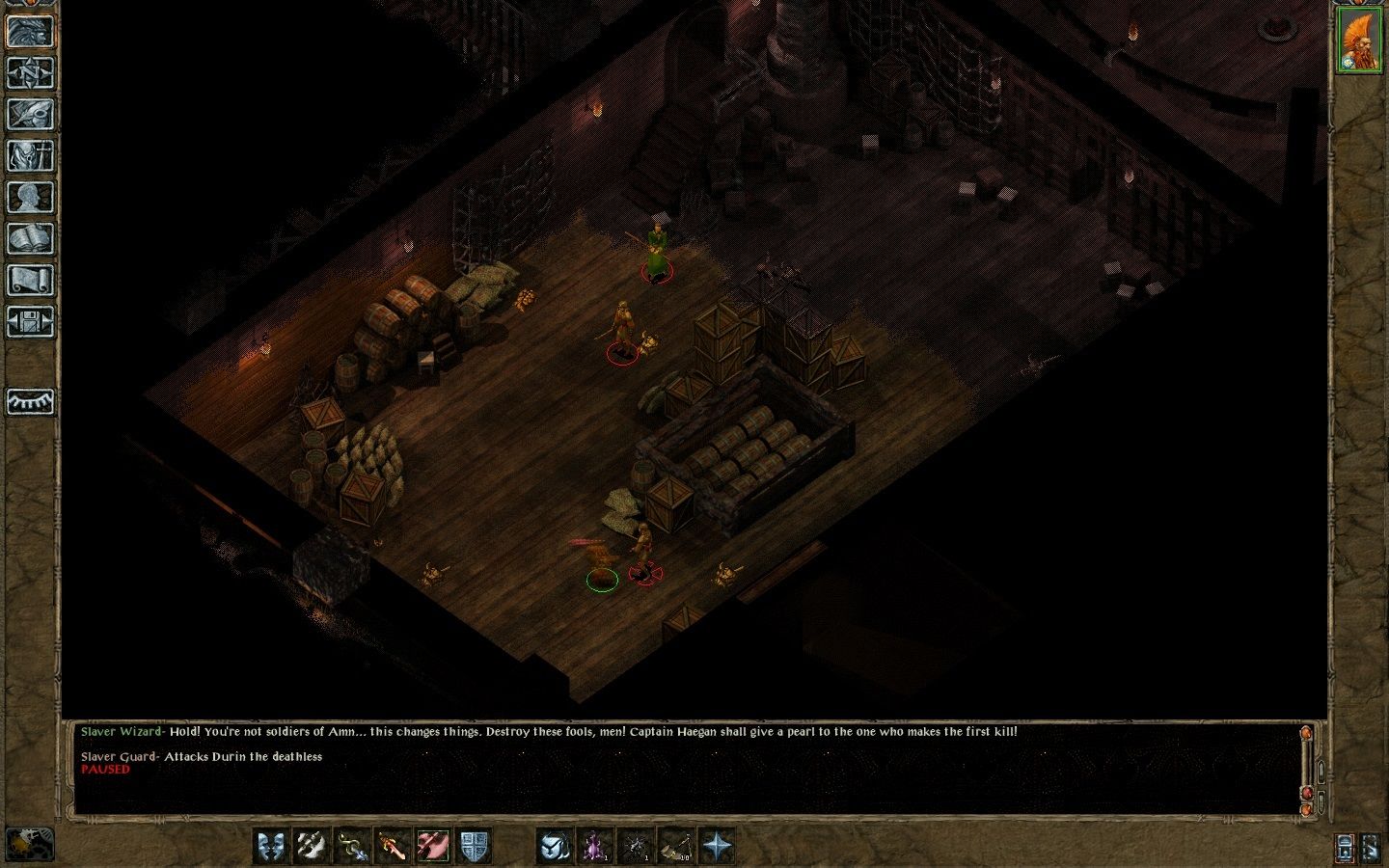Open the inventory screen button

pos(30,155)
